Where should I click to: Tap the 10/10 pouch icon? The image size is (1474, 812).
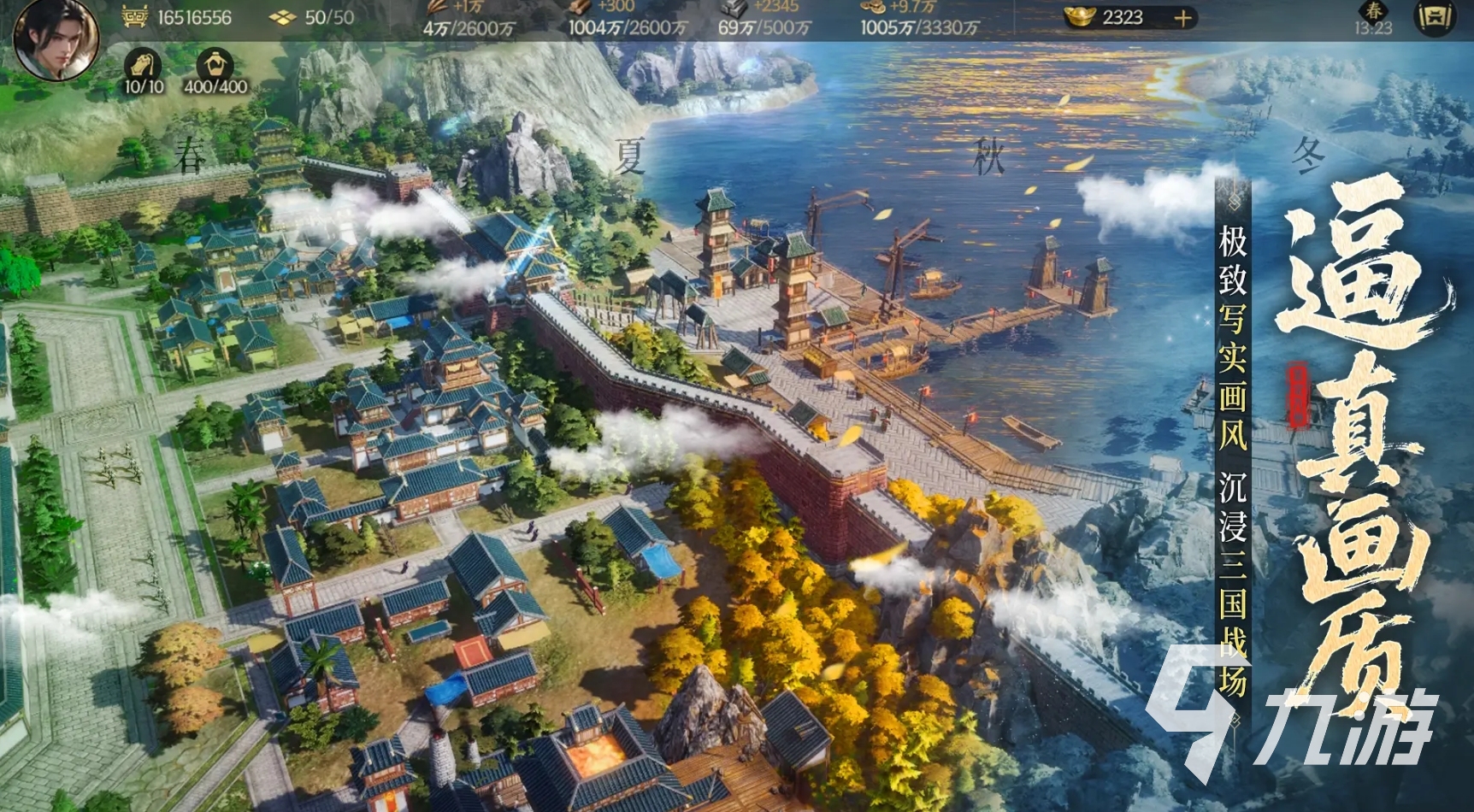tap(144, 65)
